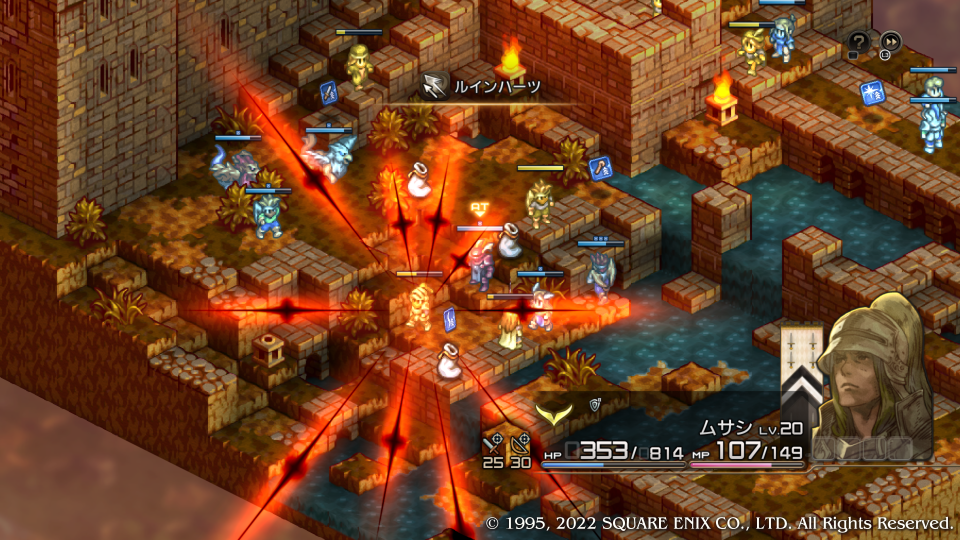The height and width of the screenshot is (540, 960).
Task: Open the question mark help icon
Action: click(858, 42)
